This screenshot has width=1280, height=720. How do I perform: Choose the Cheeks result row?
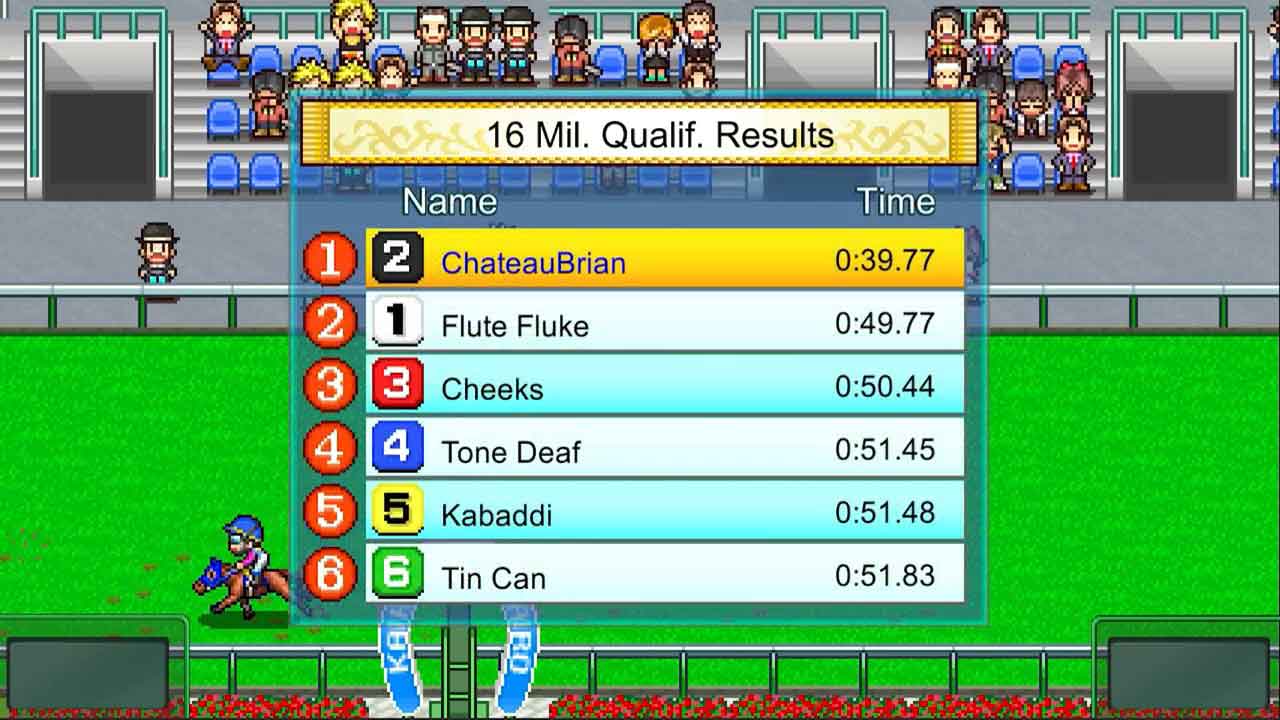(x=664, y=385)
